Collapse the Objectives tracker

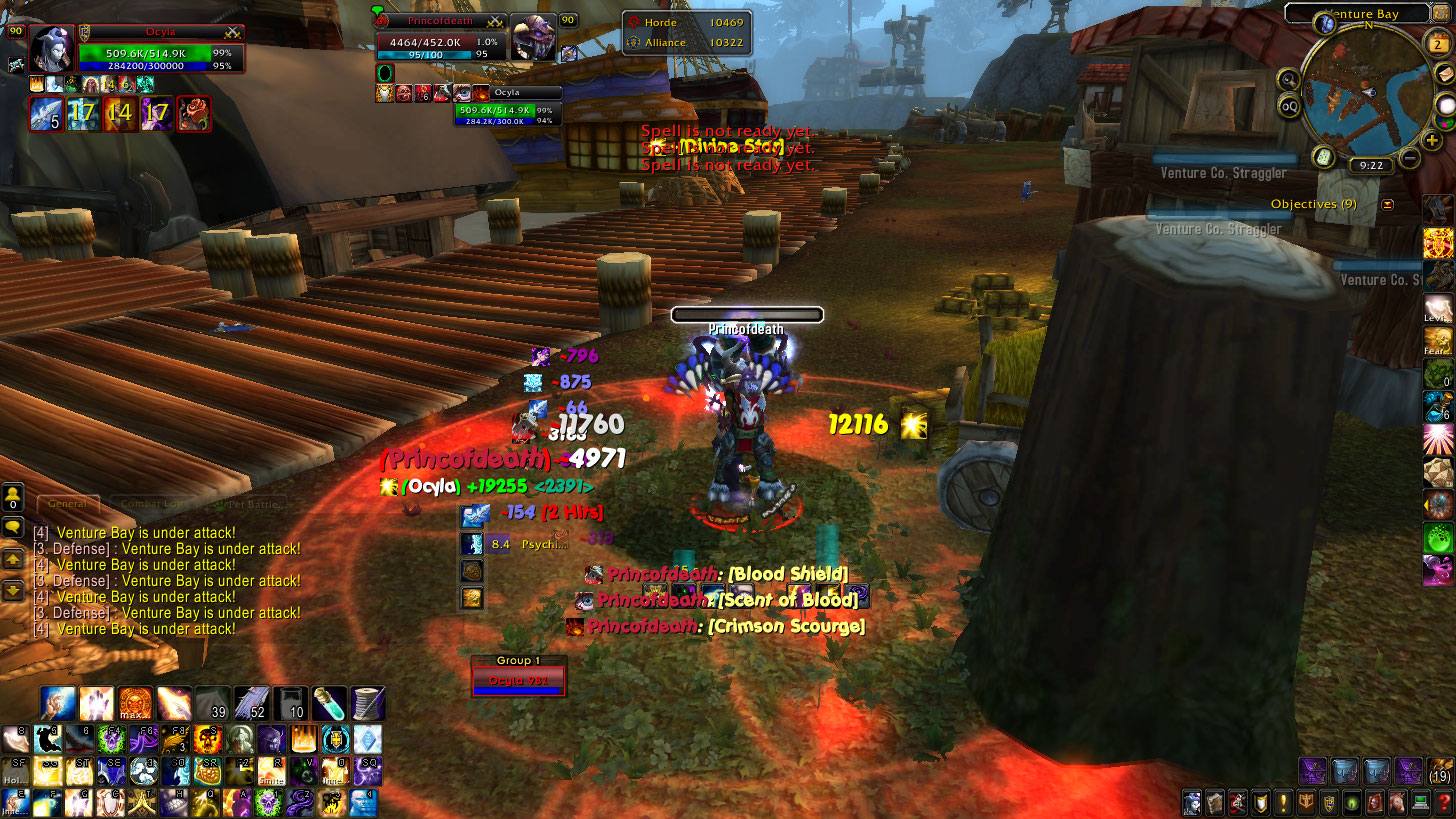pyautogui.click(x=1387, y=204)
